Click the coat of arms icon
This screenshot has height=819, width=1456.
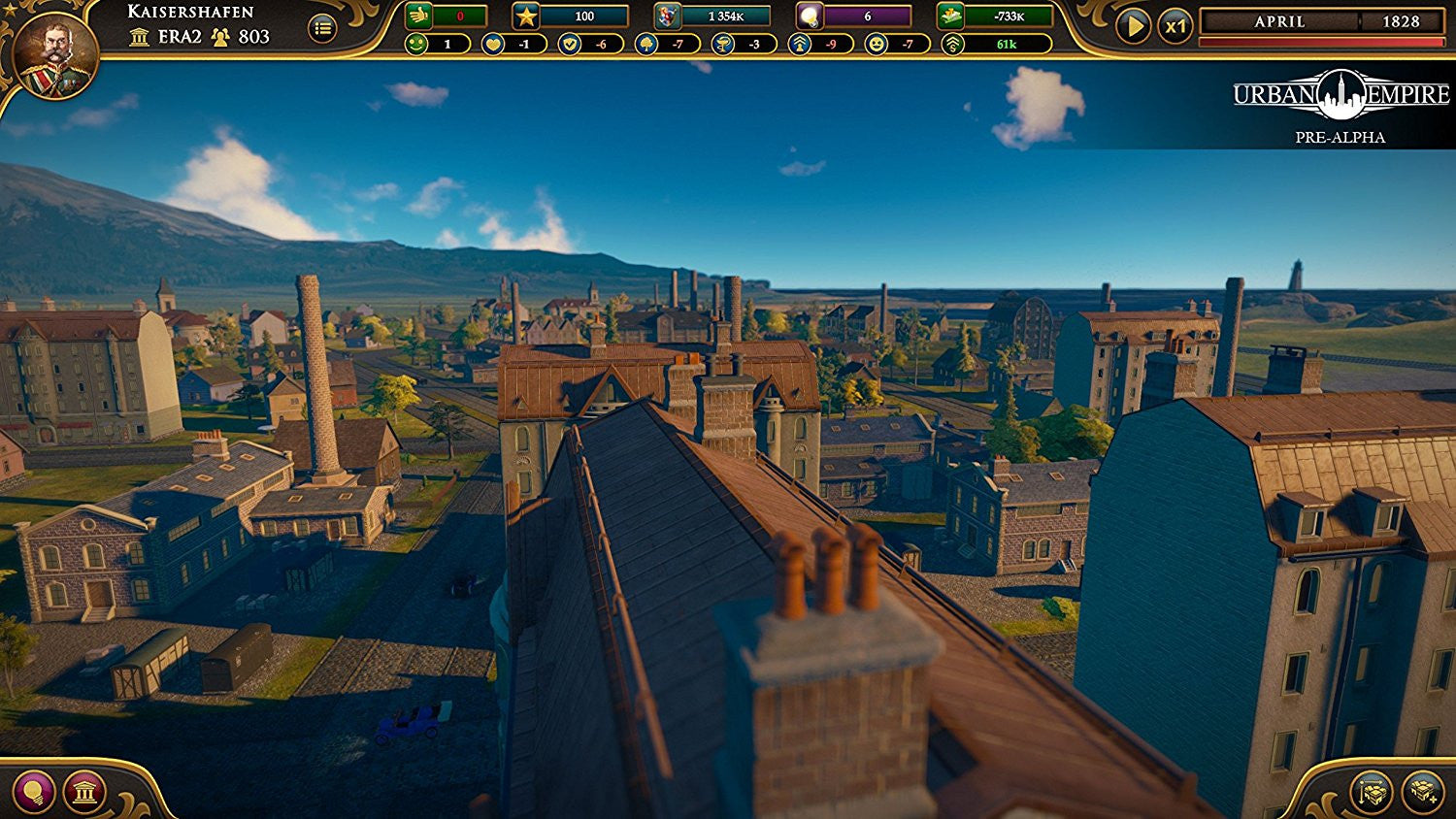668,16
